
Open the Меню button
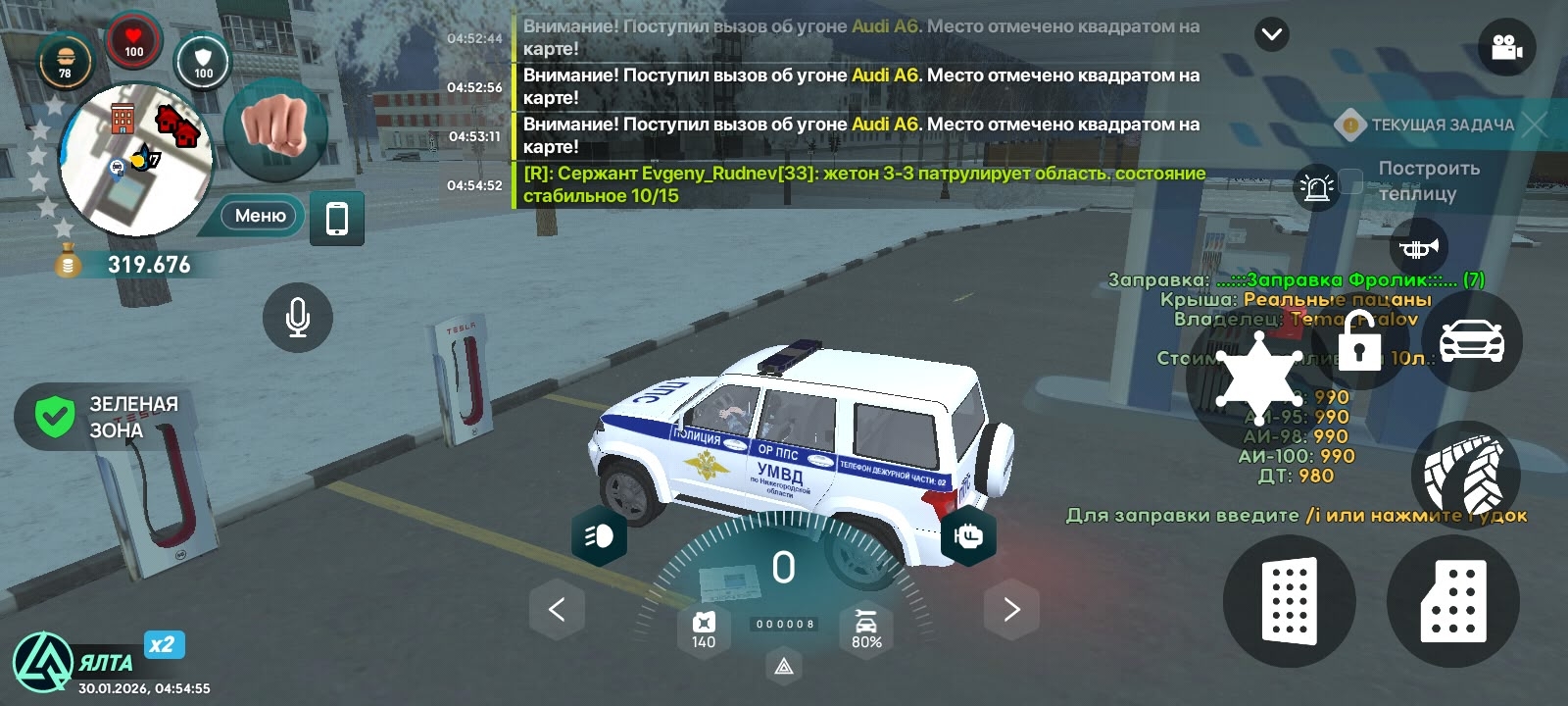coord(260,216)
